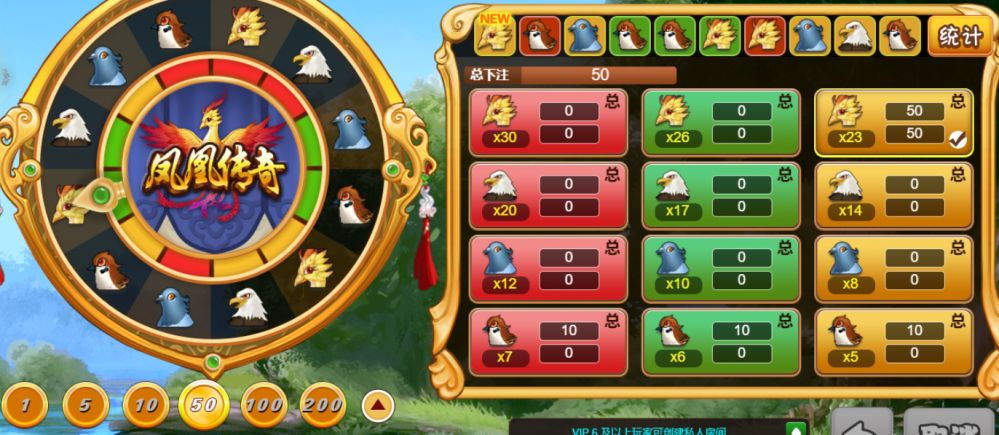Open the 统计 statistics panel

(x=959, y=37)
